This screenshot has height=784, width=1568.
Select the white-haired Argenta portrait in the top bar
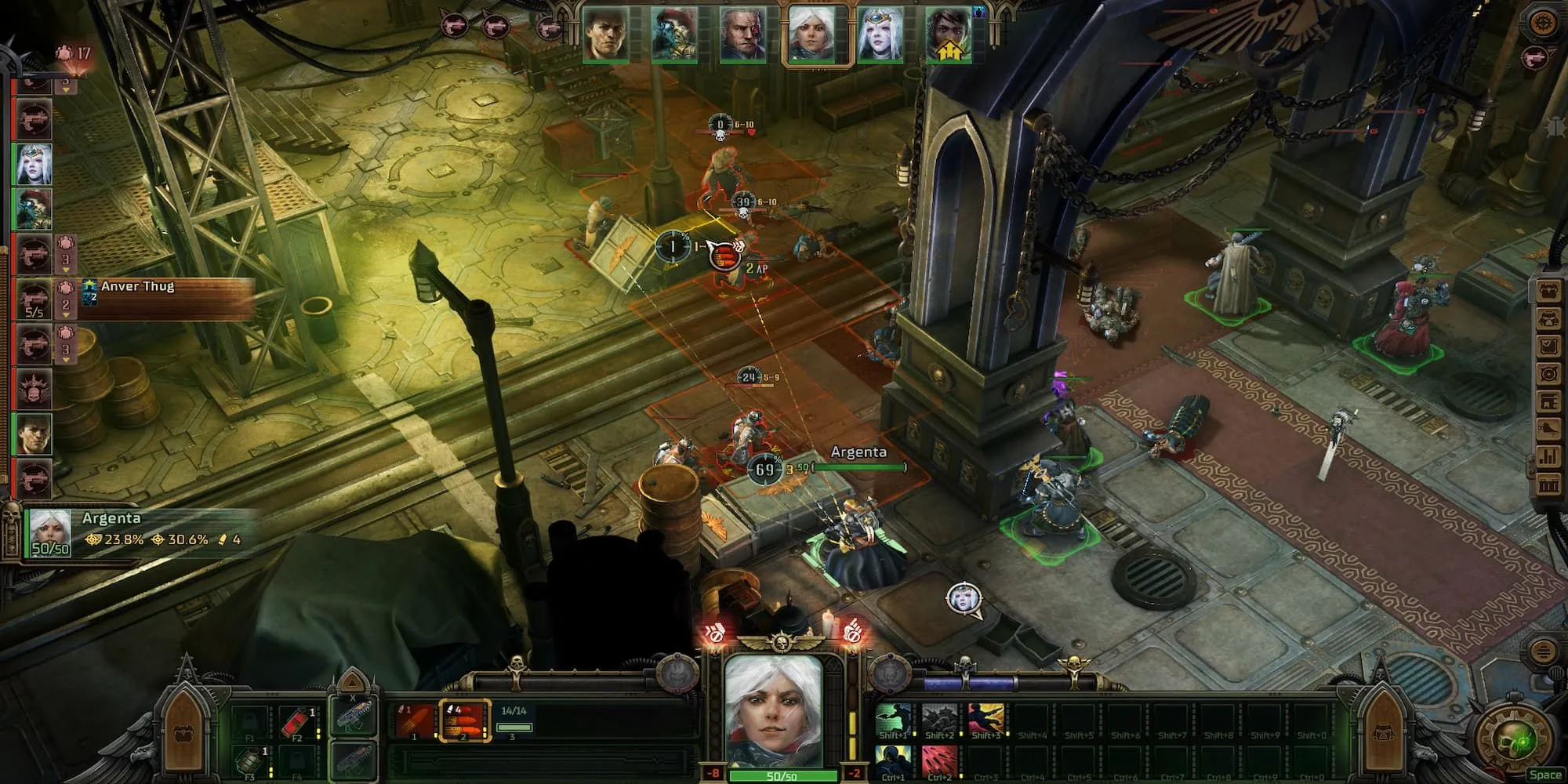click(x=811, y=35)
